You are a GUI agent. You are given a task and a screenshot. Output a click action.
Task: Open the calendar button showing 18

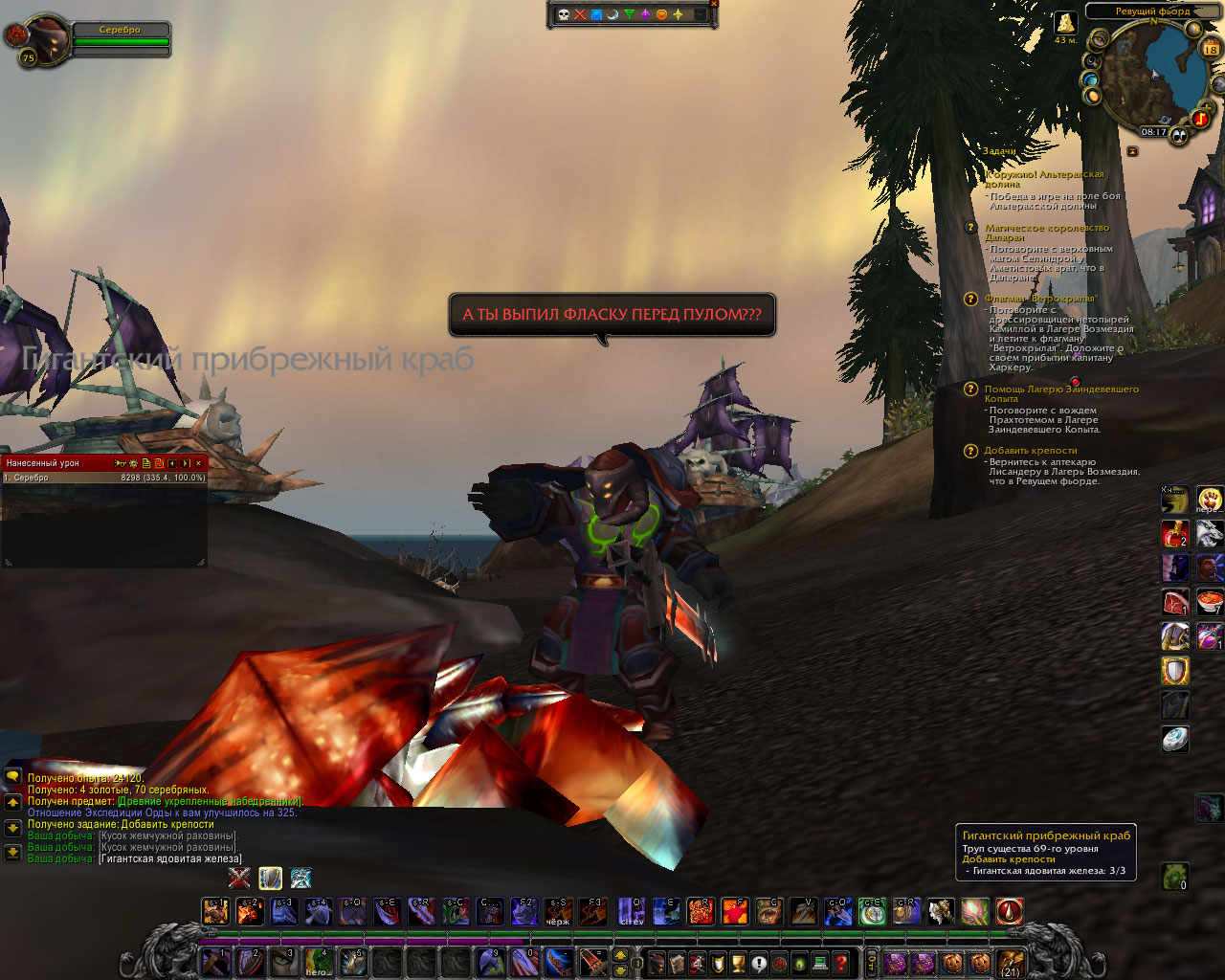click(x=1211, y=47)
